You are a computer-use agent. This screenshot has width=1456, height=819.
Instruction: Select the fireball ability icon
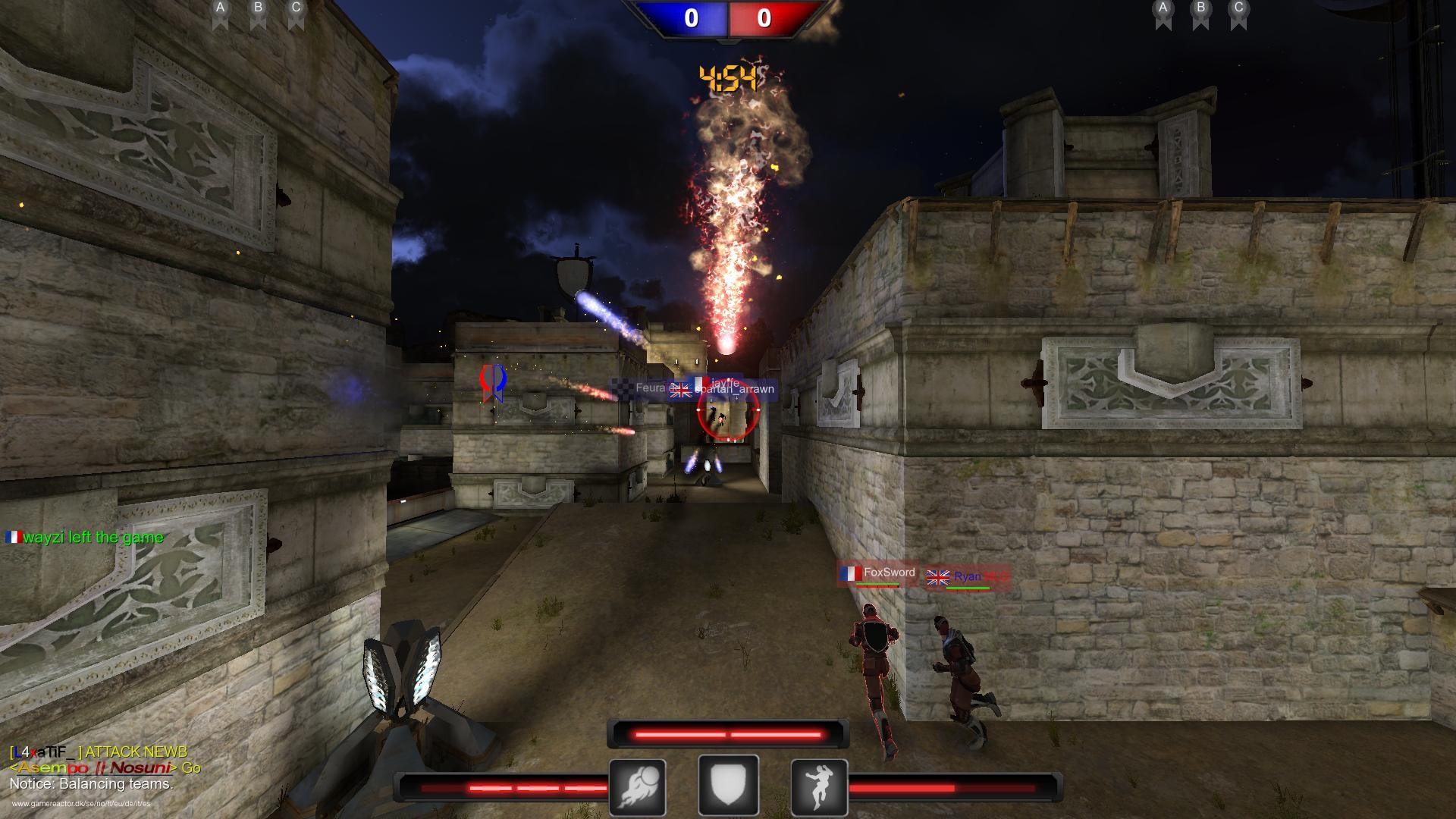coord(638,786)
